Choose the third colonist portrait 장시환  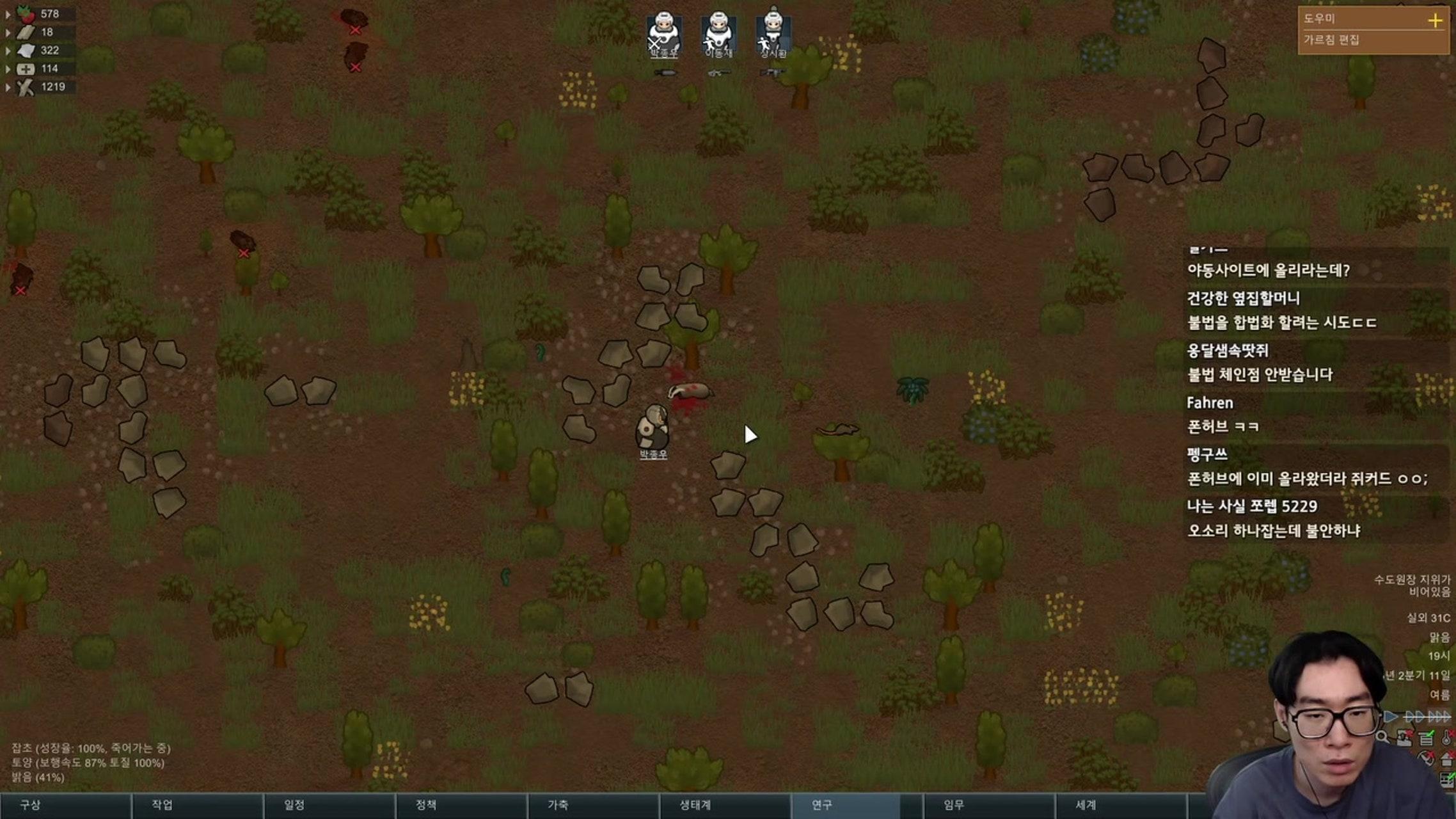773,33
